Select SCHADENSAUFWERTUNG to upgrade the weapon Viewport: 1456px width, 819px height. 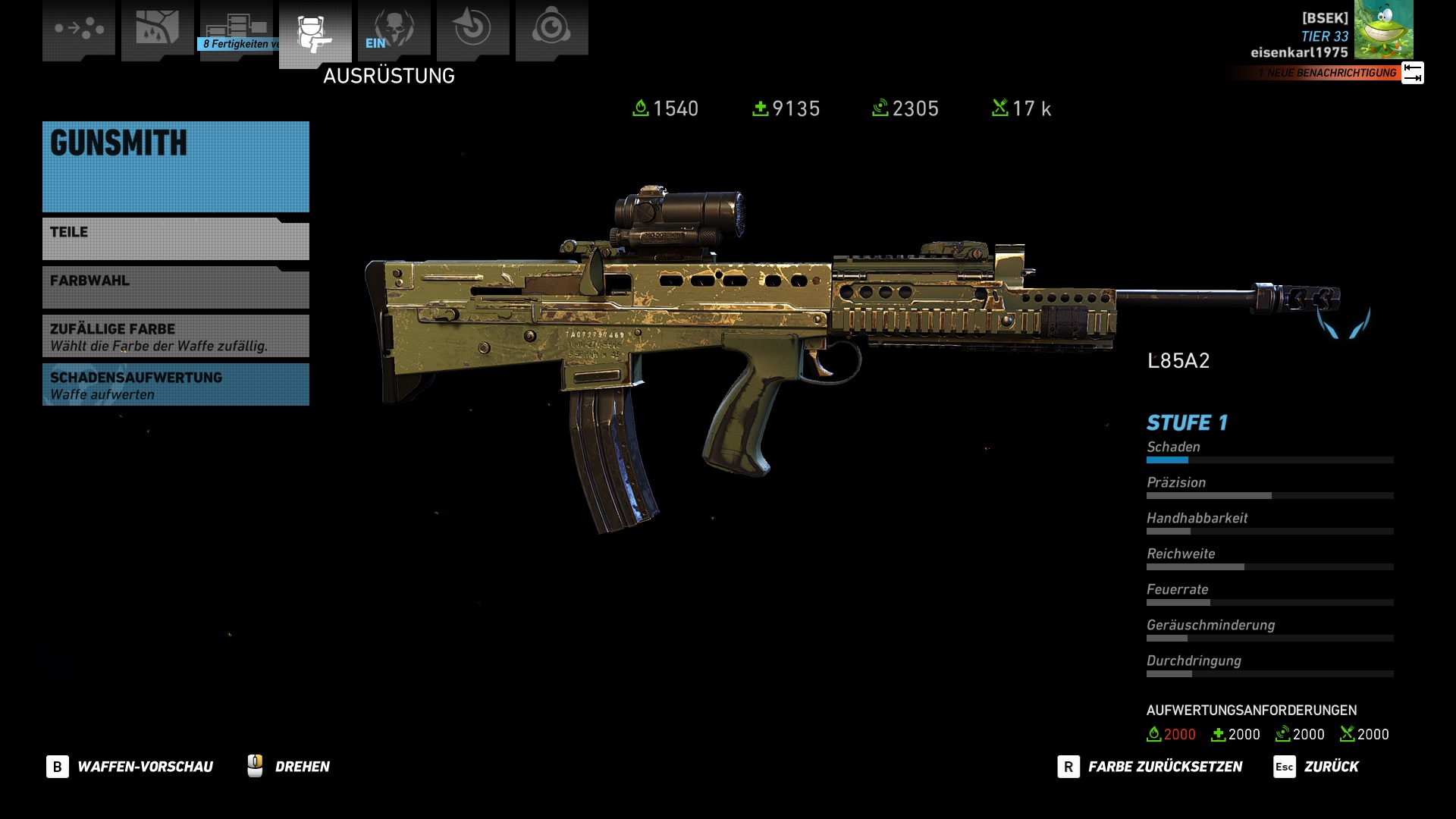(175, 384)
